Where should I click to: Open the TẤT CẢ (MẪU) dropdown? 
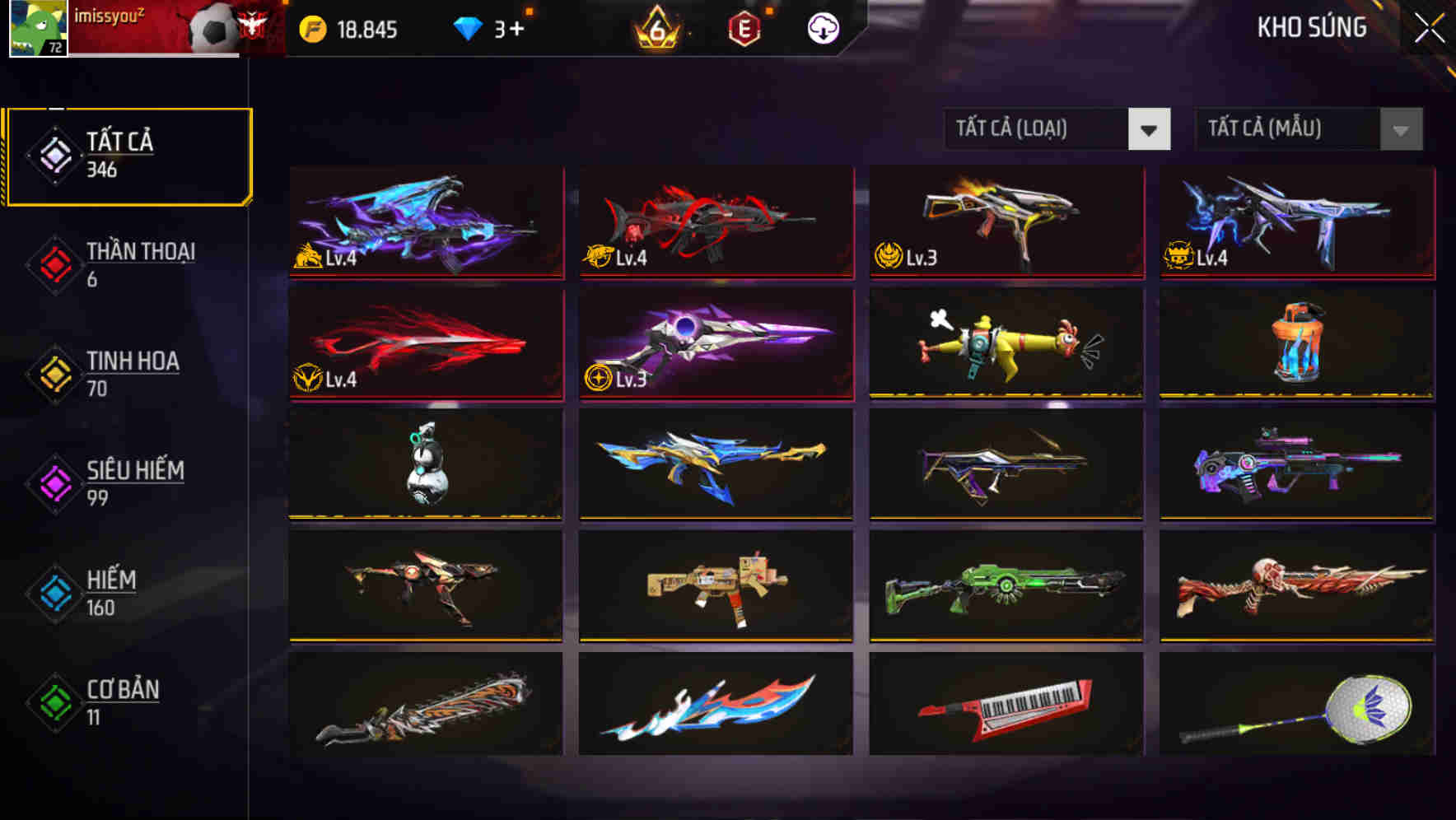1290,129
